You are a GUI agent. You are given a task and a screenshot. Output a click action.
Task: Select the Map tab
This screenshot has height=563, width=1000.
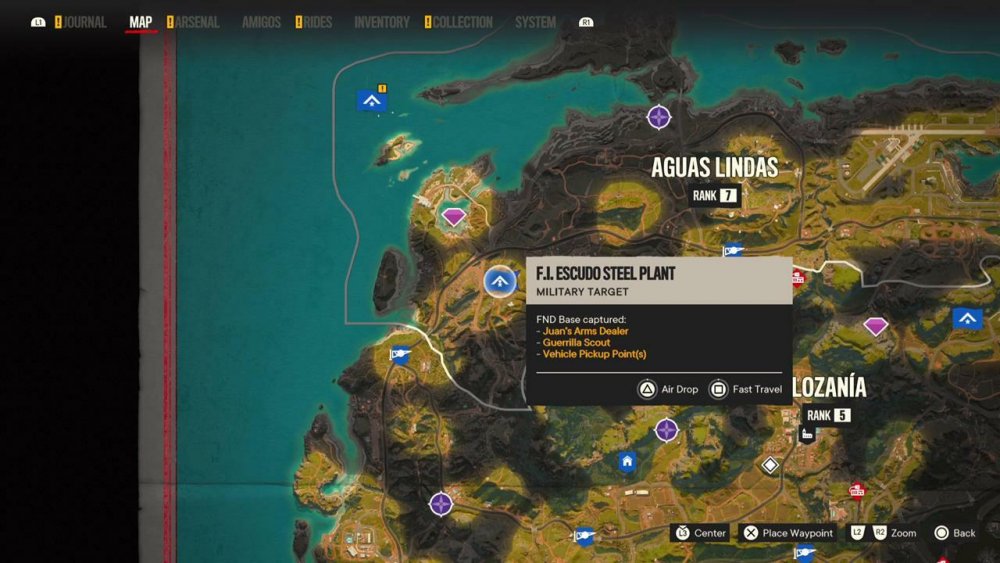coord(141,22)
